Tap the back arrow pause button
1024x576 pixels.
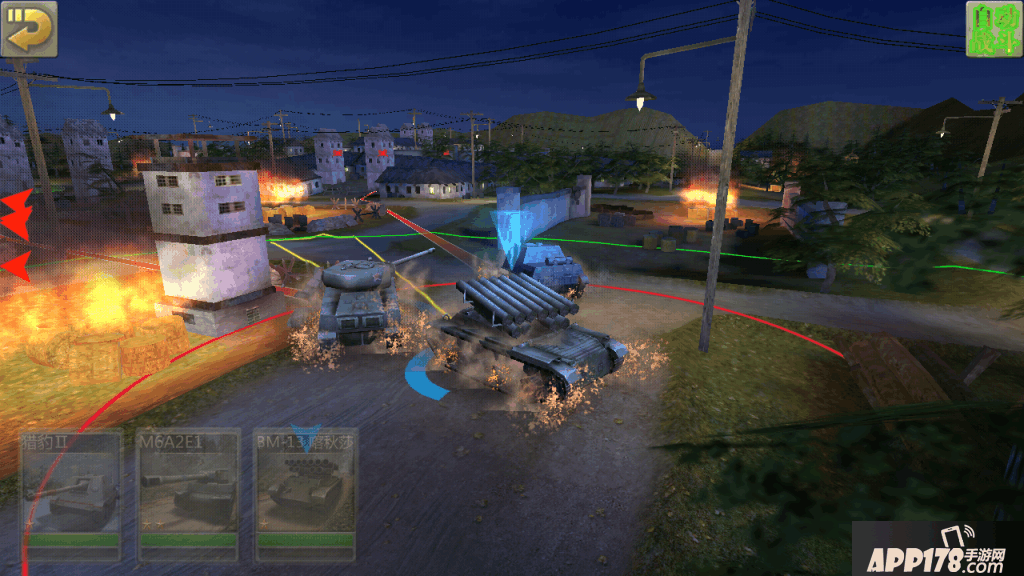29,29
